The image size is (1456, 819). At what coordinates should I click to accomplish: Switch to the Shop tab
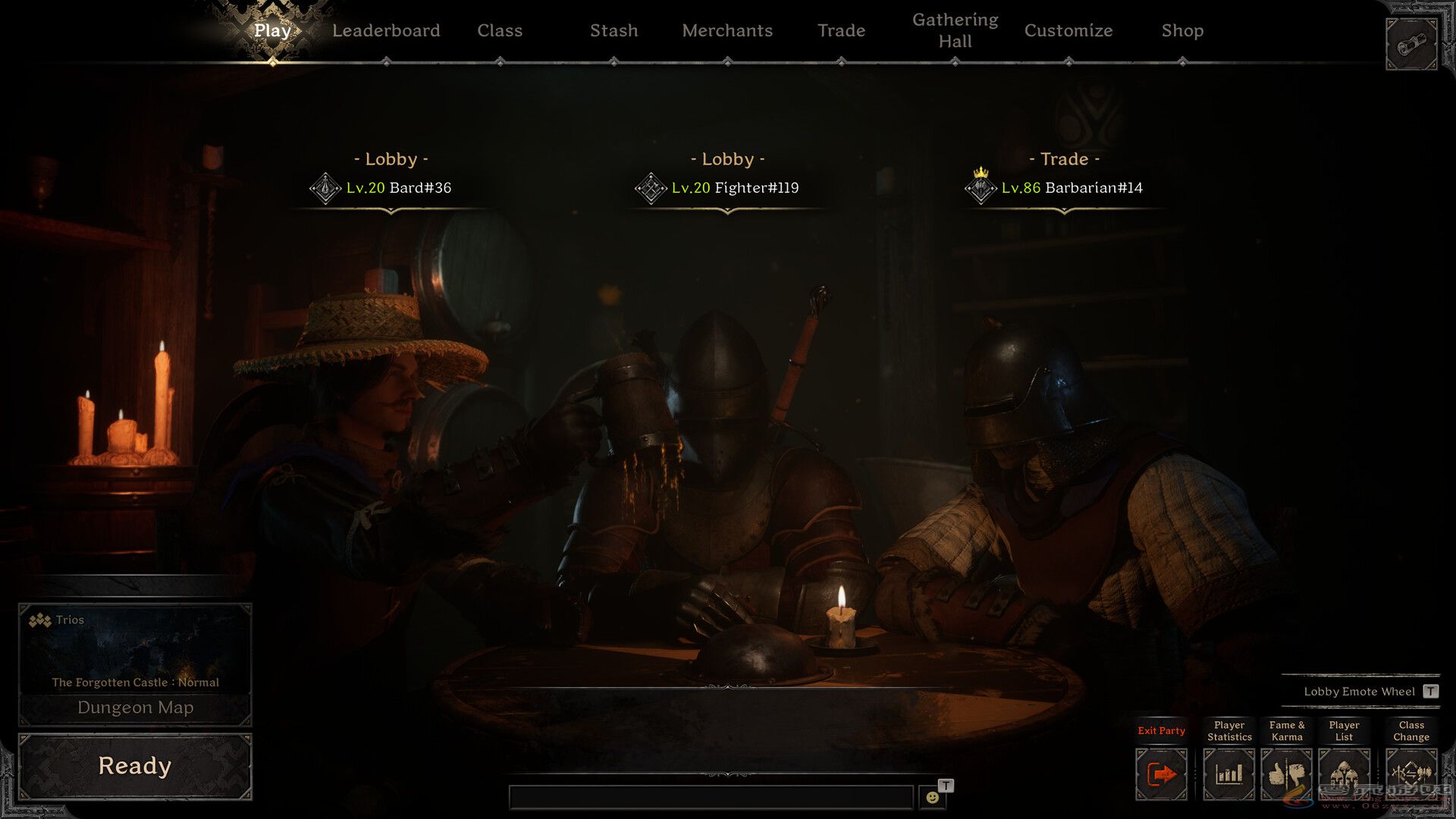pos(1182,30)
